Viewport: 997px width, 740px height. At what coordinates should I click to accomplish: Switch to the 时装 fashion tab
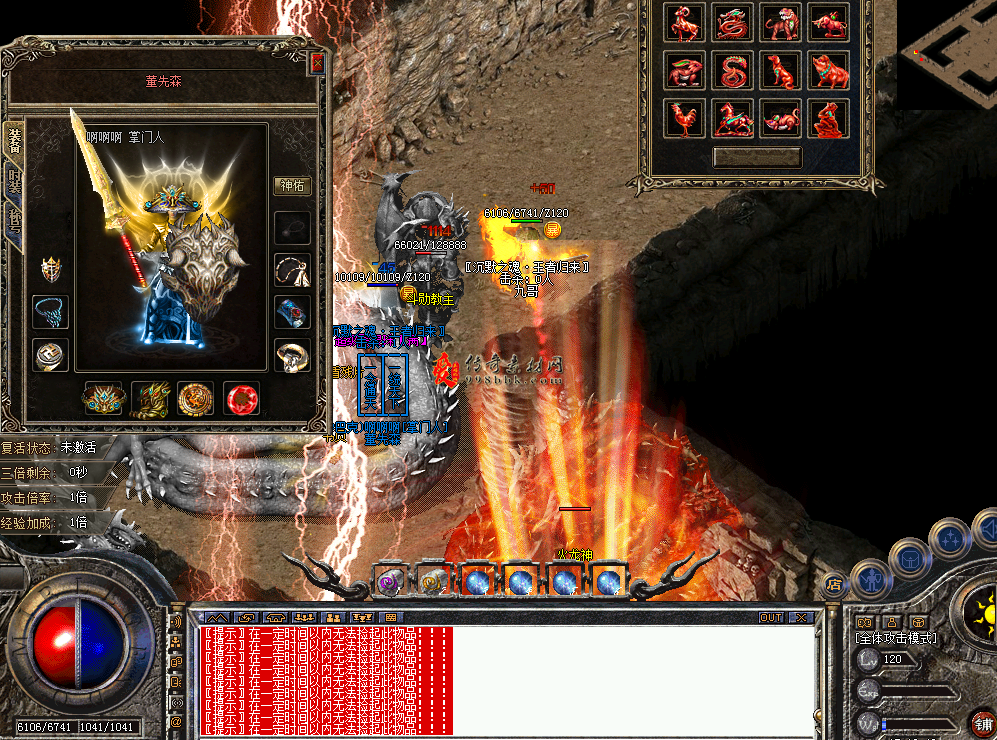[x=14, y=180]
